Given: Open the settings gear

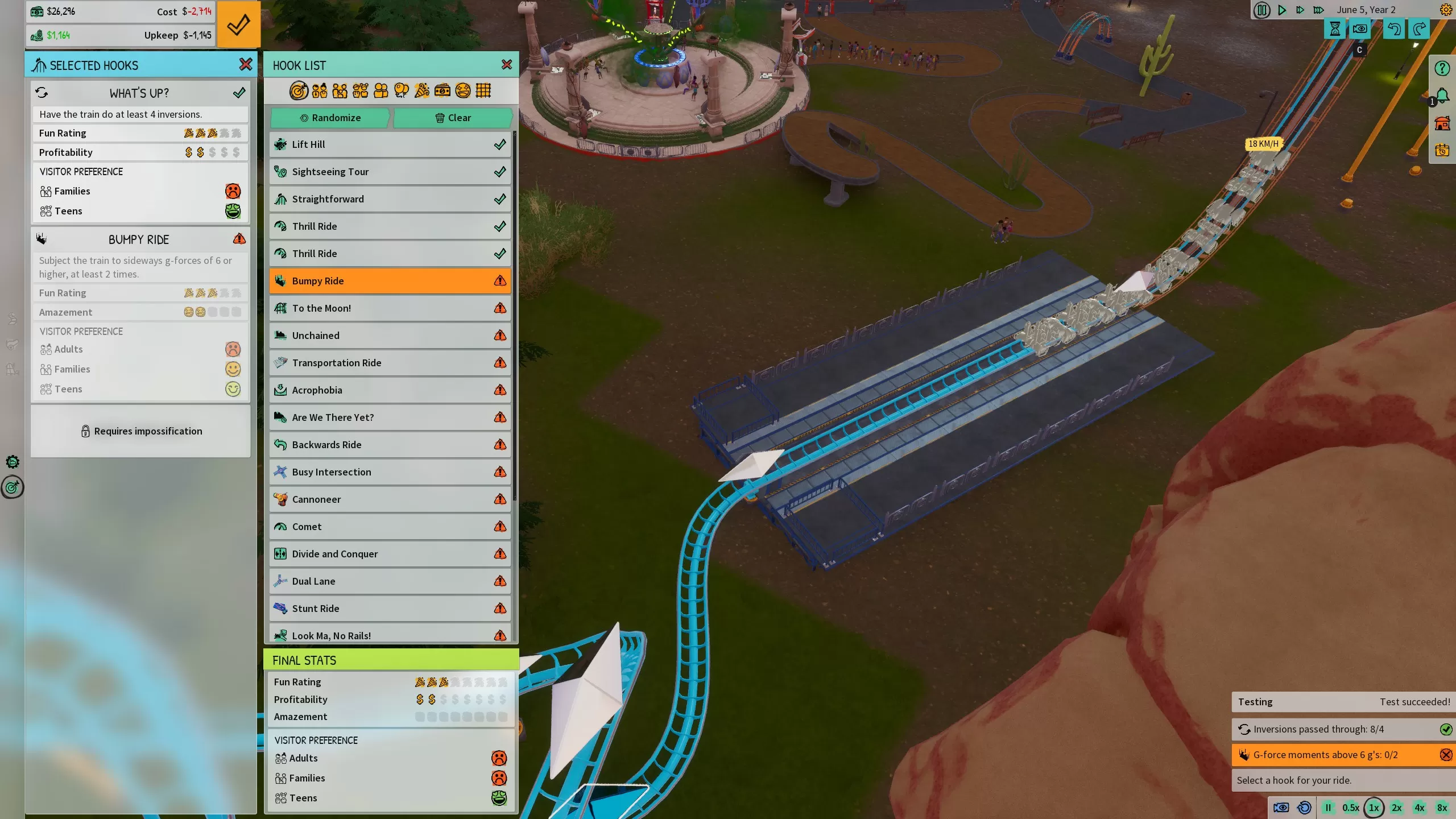Looking at the screenshot, I should coord(1446,10).
